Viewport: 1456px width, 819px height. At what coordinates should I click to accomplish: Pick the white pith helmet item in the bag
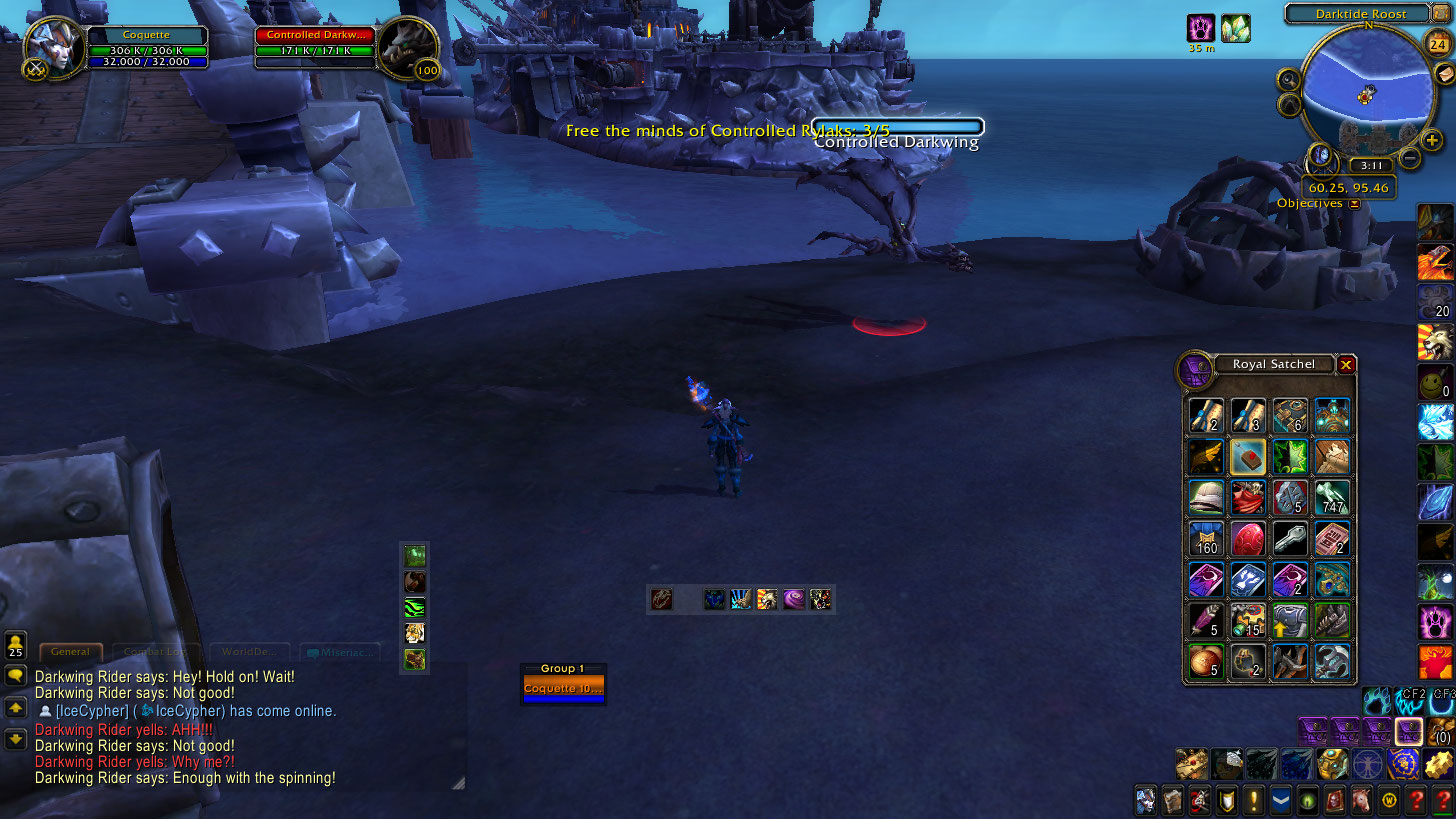1206,498
